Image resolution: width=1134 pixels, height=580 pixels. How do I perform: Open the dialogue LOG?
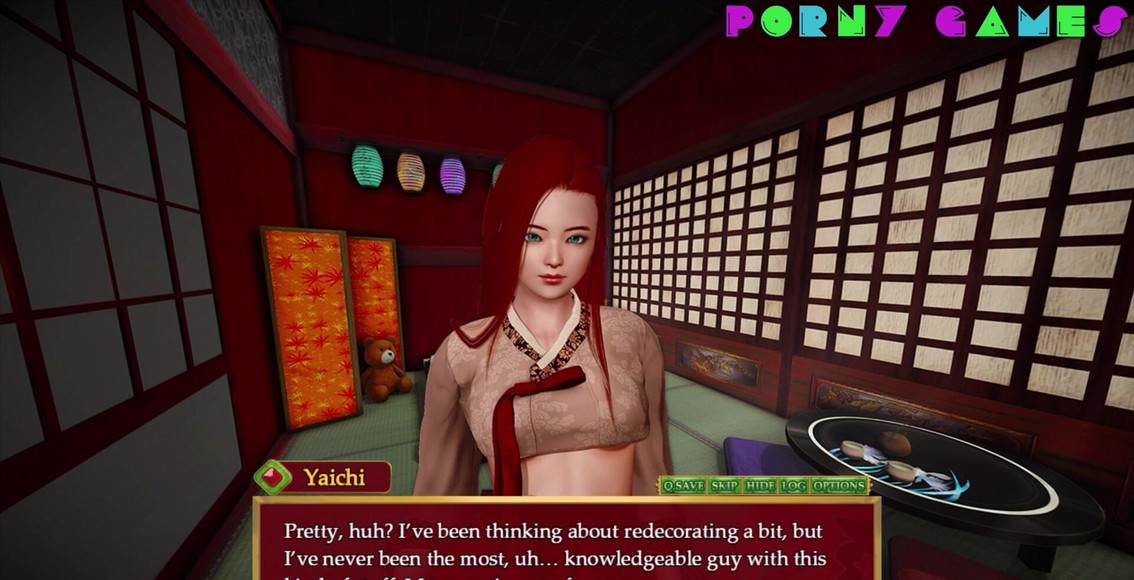793,486
